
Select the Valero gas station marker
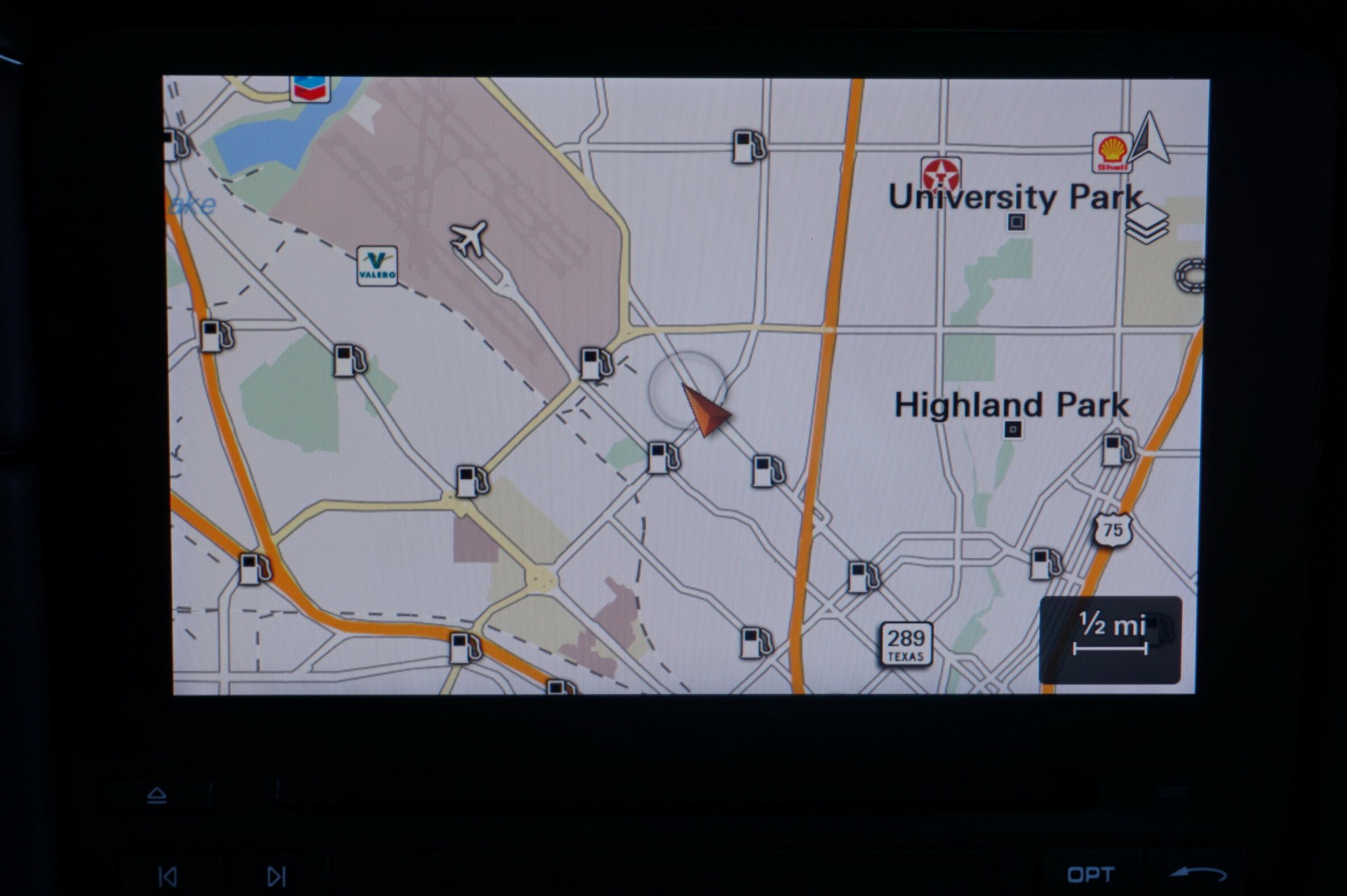click(x=377, y=266)
